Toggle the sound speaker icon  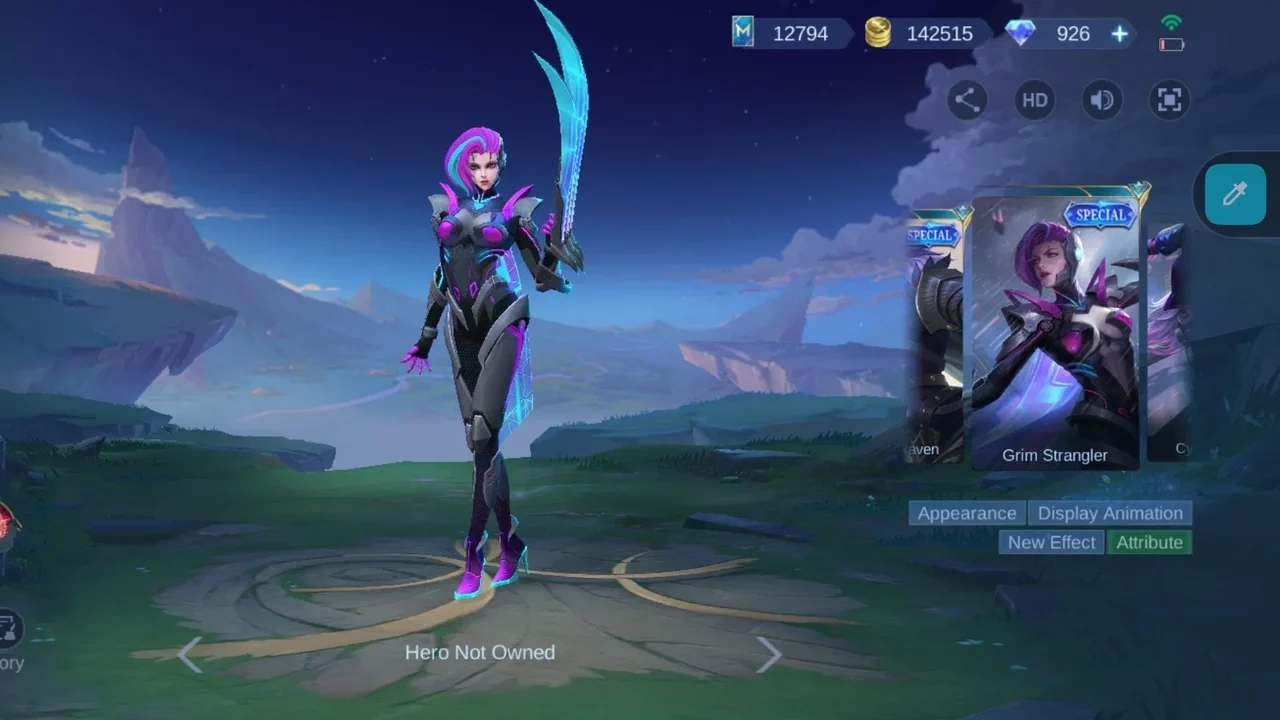(x=1102, y=100)
